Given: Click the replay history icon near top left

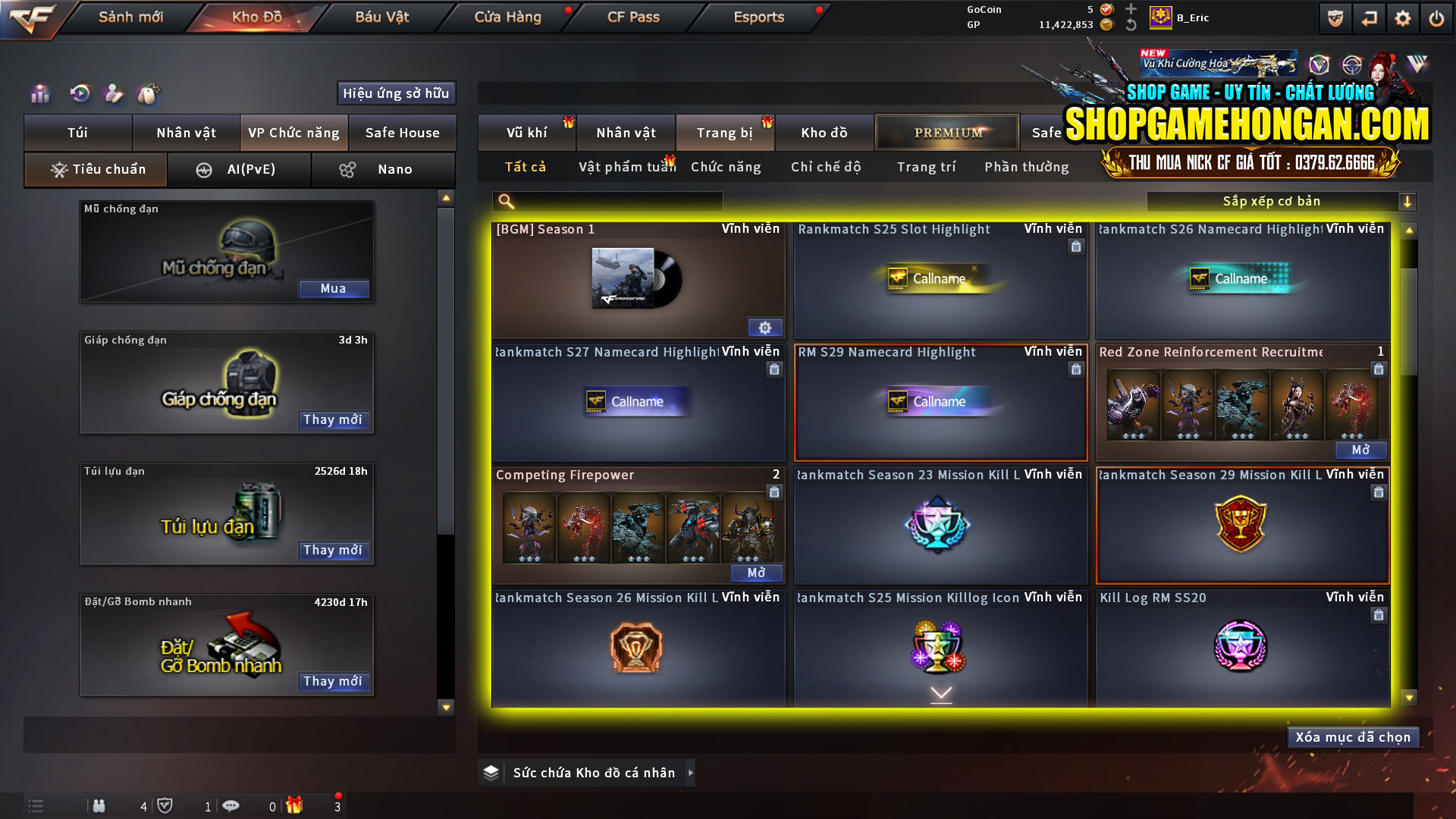Looking at the screenshot, I should (79, 94).
